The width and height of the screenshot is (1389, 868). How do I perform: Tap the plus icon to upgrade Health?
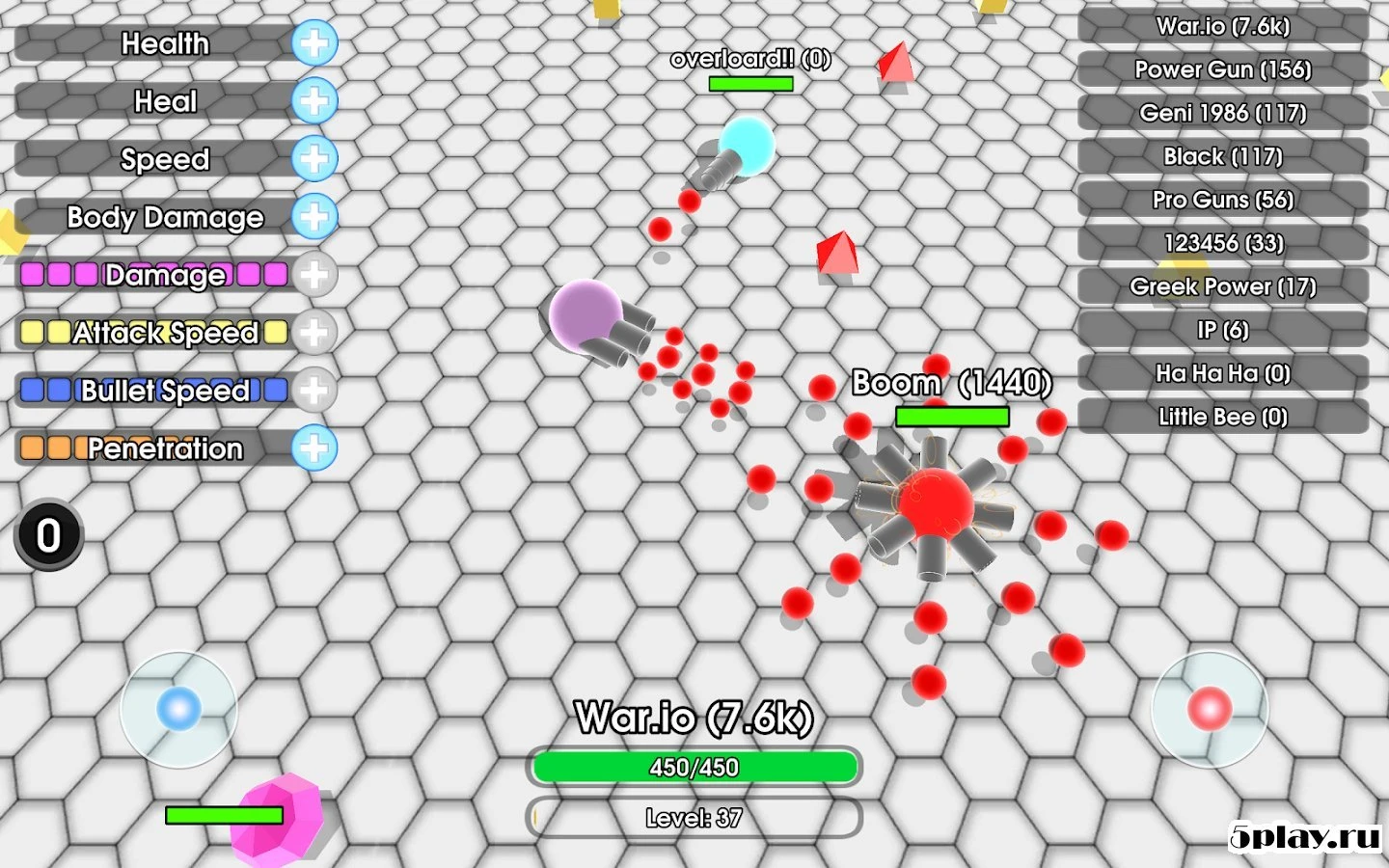click(x=313, y=43)
